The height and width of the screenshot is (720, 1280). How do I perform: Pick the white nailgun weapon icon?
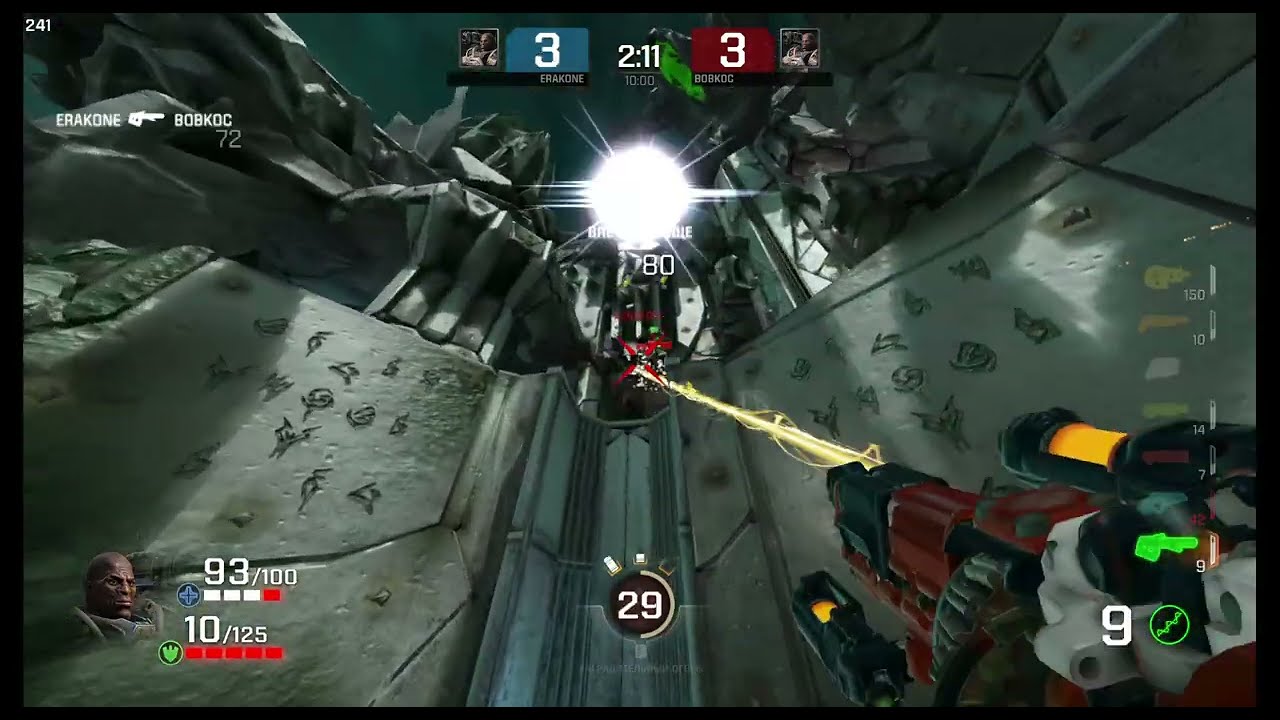pos(1163,368)
